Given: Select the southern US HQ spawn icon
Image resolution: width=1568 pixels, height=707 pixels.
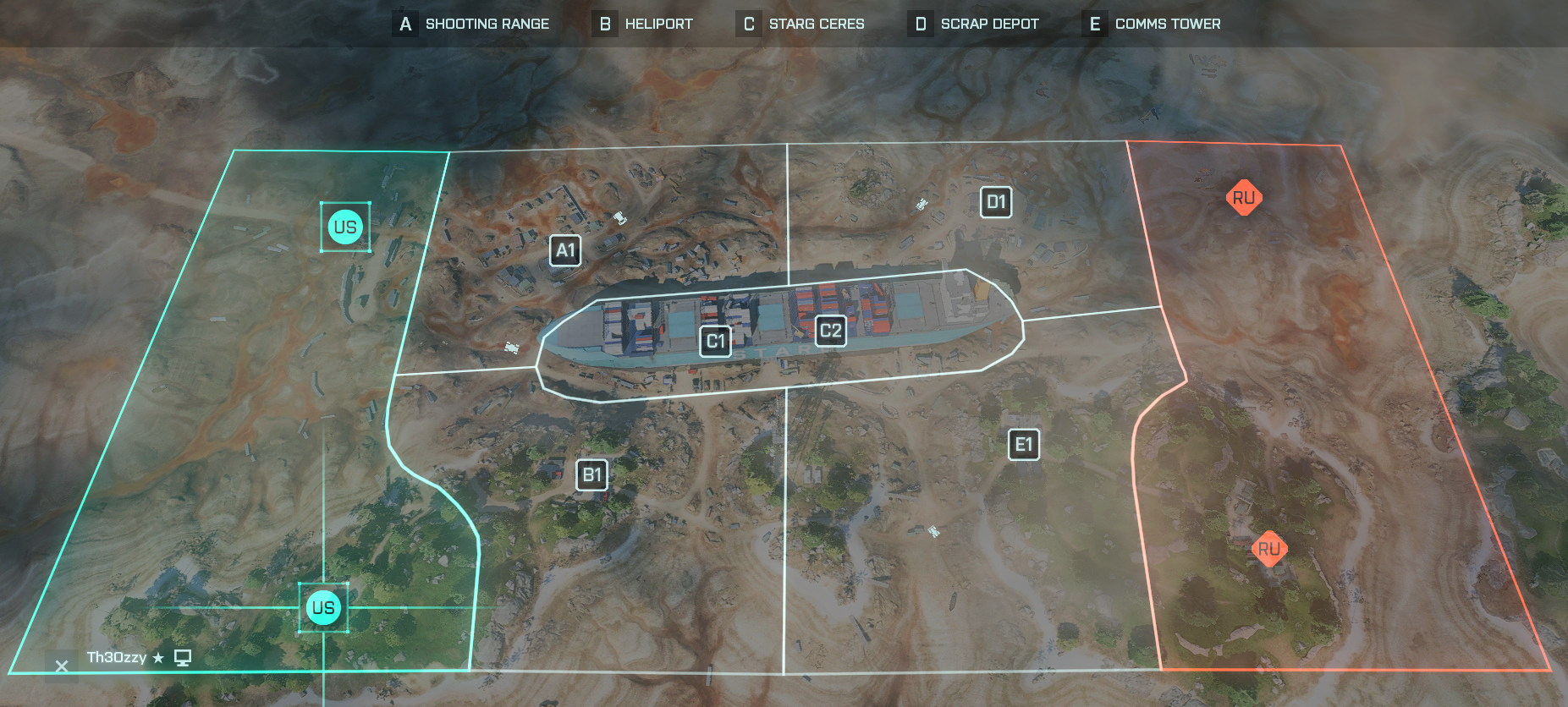Looking at the screenshot, I should click(x=324, y=606).
